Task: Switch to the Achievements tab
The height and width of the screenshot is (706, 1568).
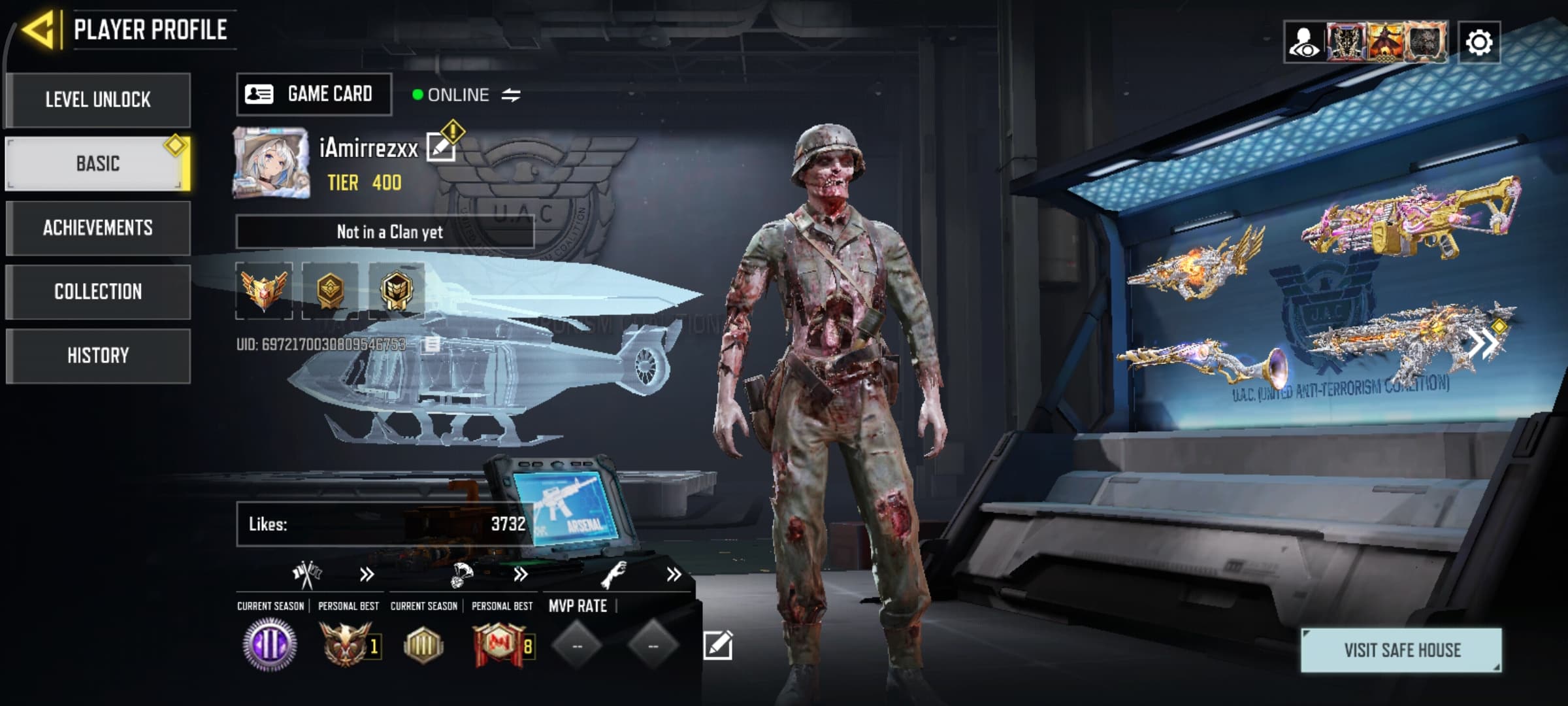Action: [x=98, y=227]
